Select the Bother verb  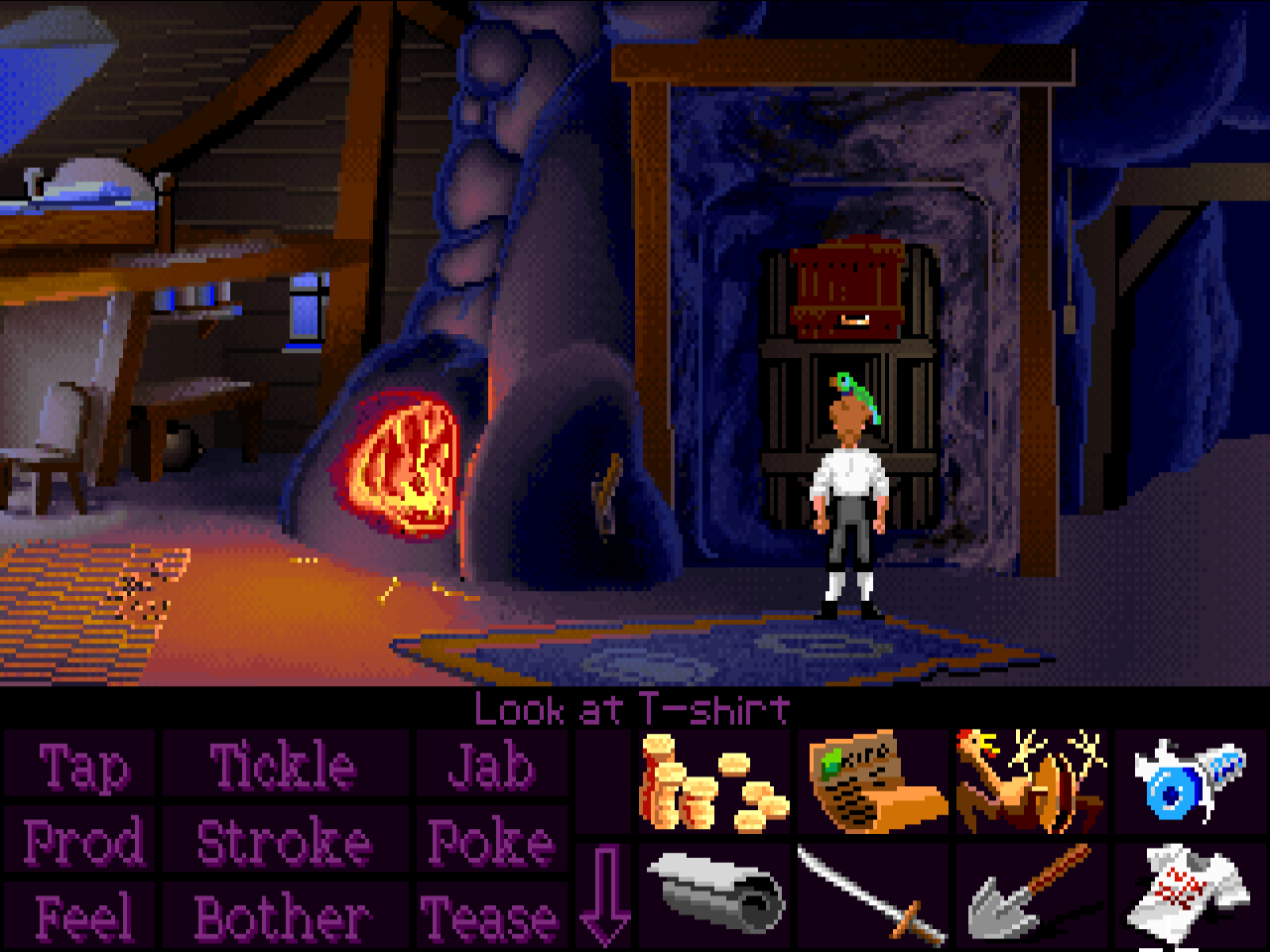tap(284, 917)
